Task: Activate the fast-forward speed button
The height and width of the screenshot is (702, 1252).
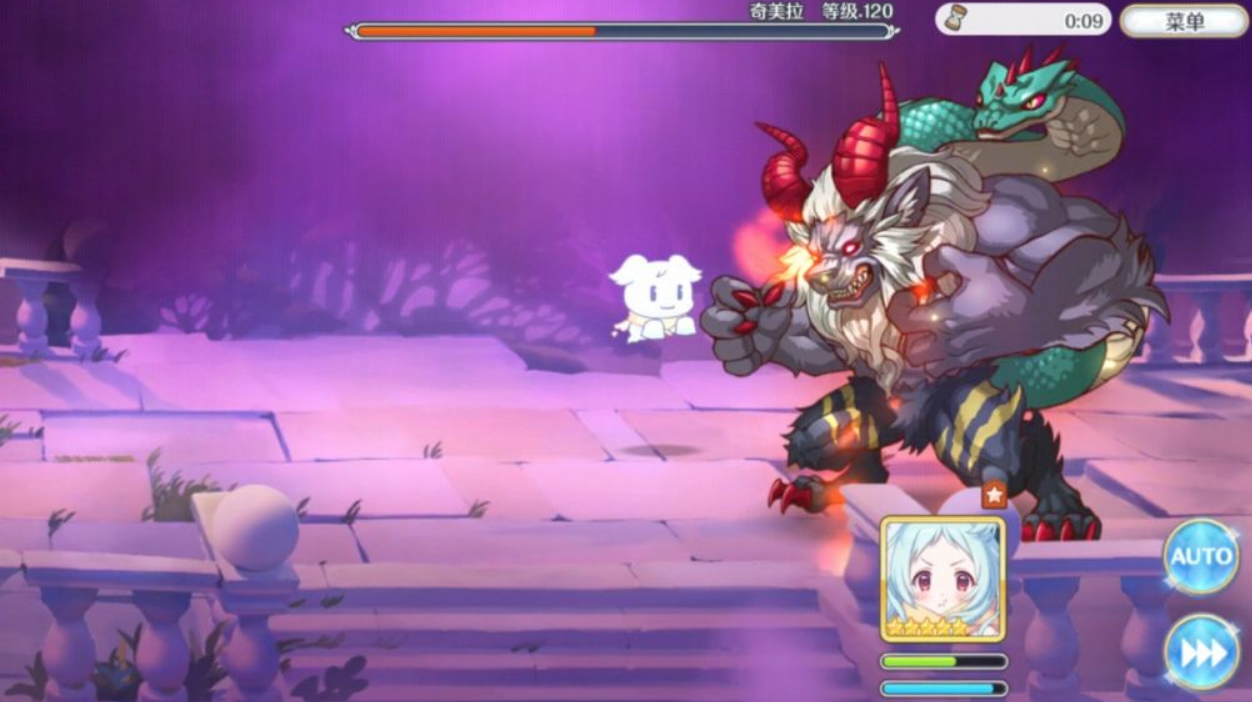Action: pos(1203,653)
